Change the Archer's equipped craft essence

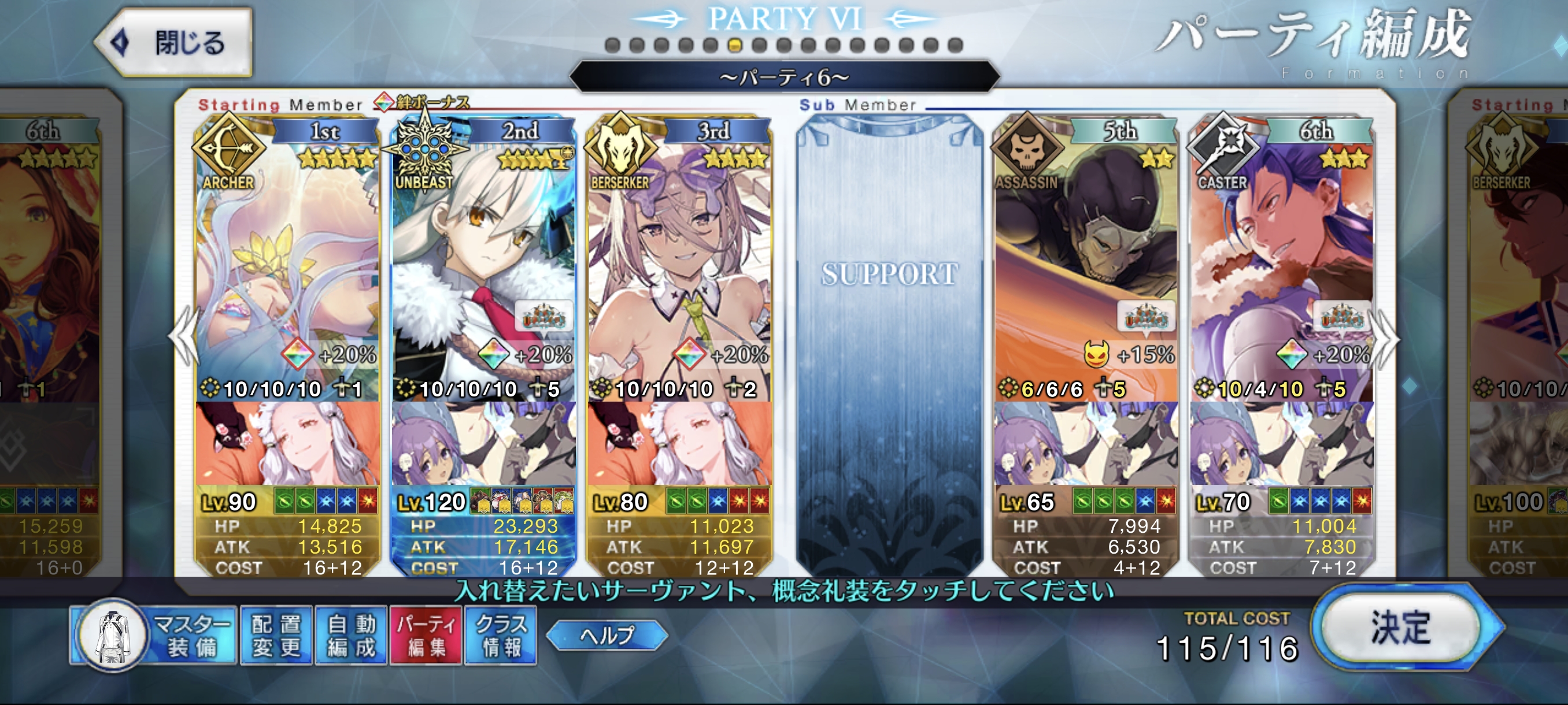coord(287,443)
